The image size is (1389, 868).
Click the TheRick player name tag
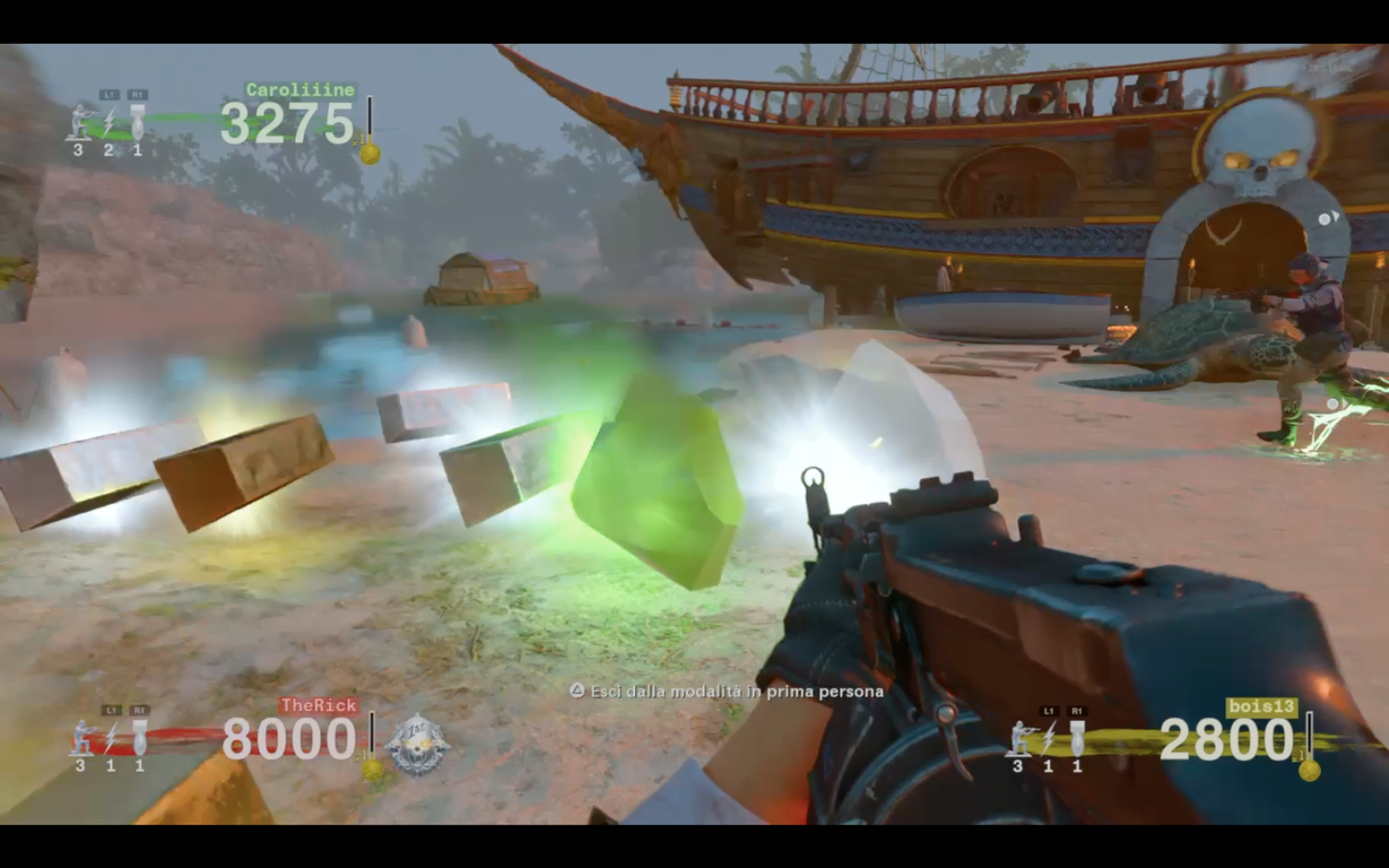pyautogui.click(x=318, y=705)
